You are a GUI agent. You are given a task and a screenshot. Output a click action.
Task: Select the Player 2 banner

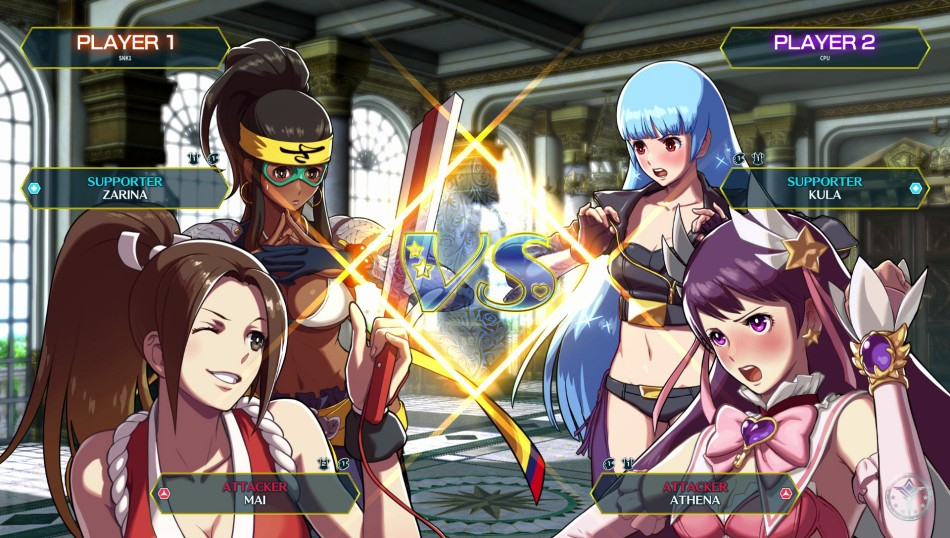(x=824, y=46)
